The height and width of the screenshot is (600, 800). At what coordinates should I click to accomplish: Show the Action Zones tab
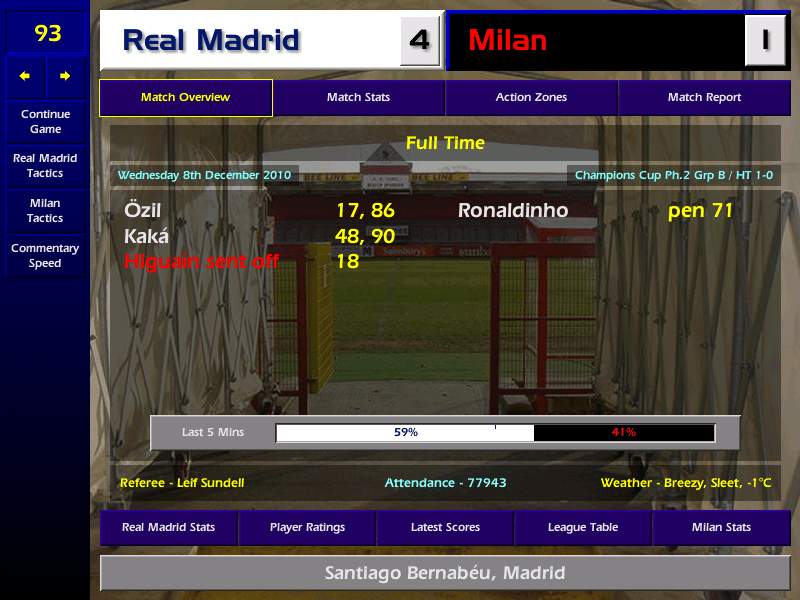[531, 98]
